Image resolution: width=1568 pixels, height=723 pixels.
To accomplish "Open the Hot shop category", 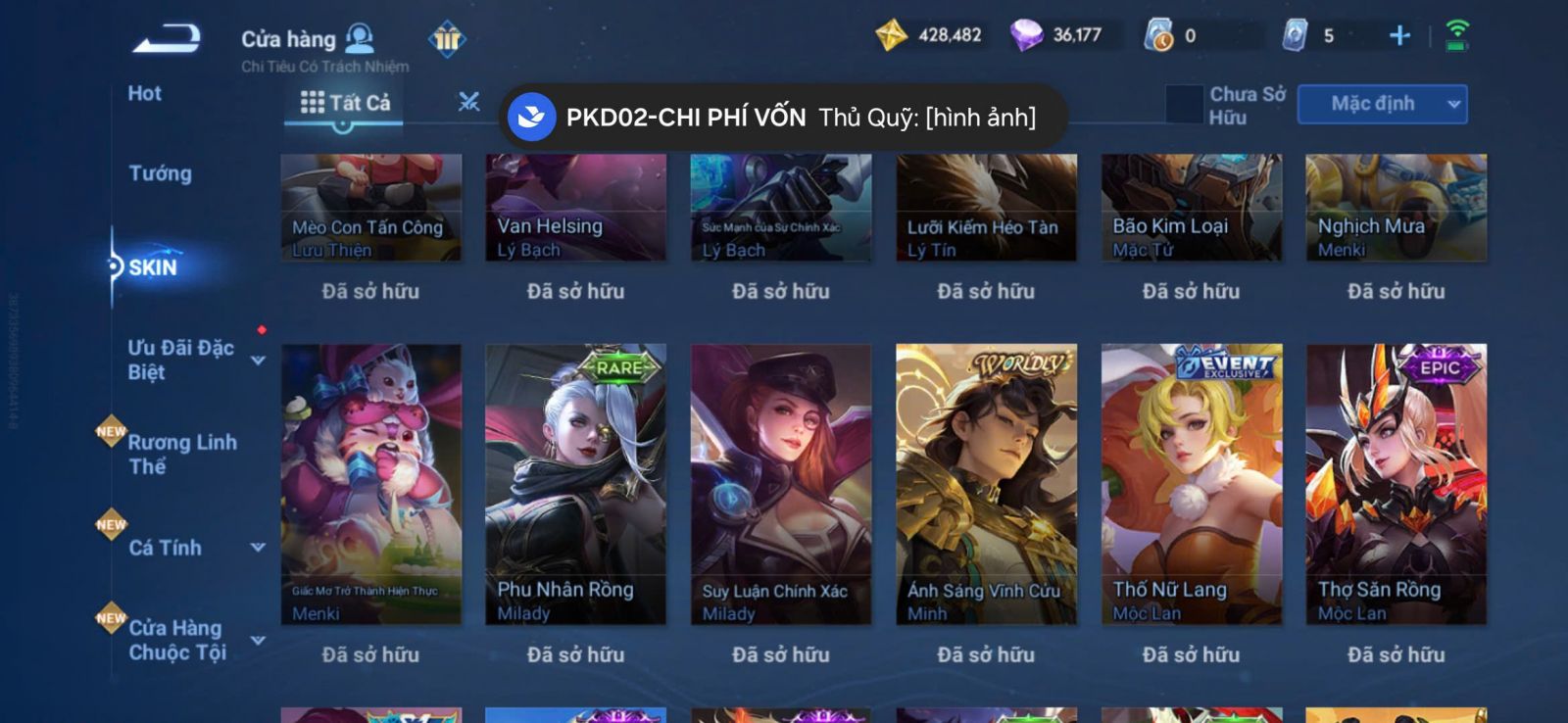I will click(x=144, y=94).
